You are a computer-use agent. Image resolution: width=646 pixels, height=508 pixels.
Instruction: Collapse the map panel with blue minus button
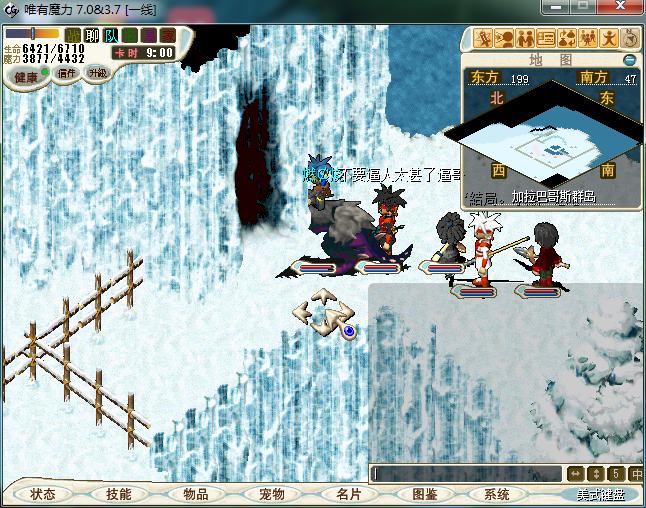coord(630,60)
